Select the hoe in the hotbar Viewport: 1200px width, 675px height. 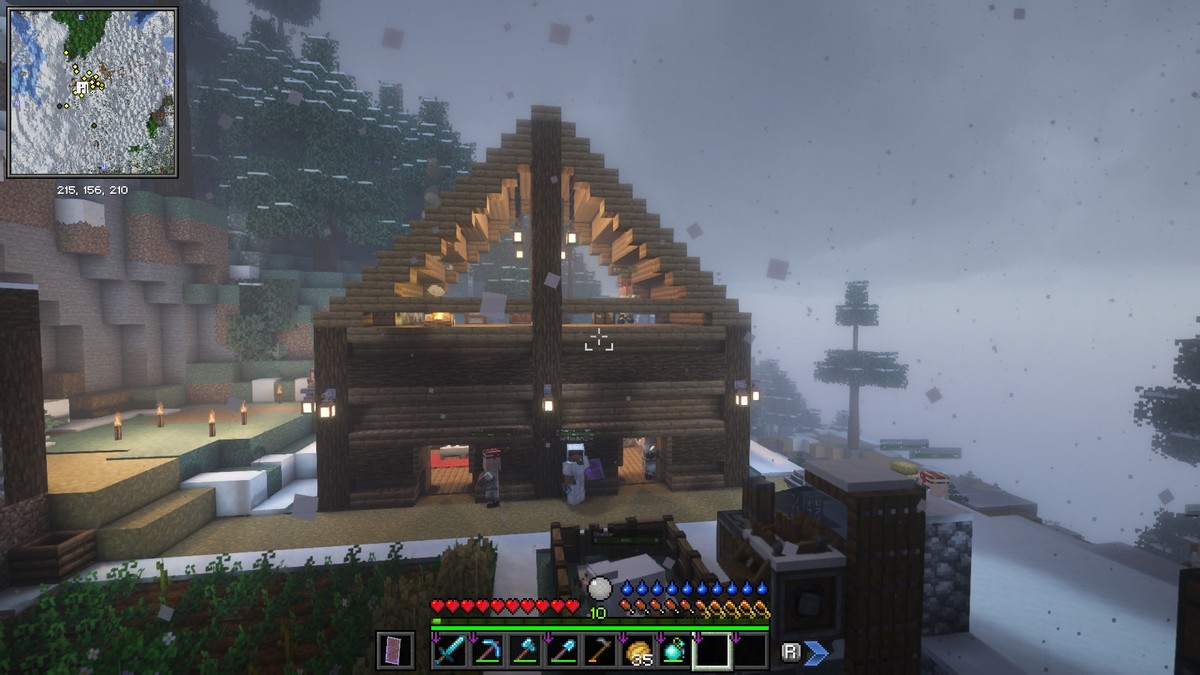[x=599, y=651]
